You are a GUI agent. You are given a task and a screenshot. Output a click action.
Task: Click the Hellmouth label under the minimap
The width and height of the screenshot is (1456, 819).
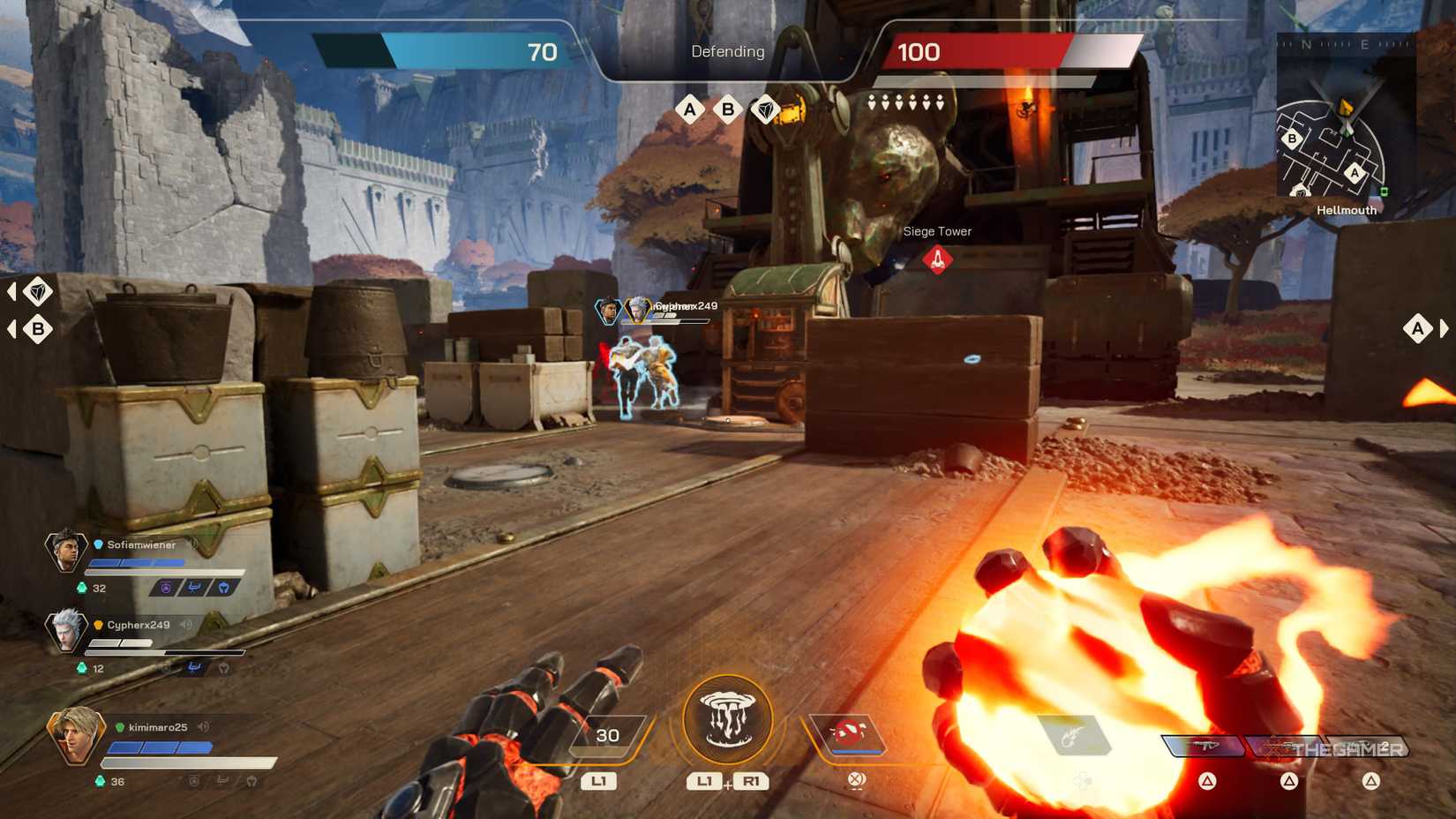1345,210
